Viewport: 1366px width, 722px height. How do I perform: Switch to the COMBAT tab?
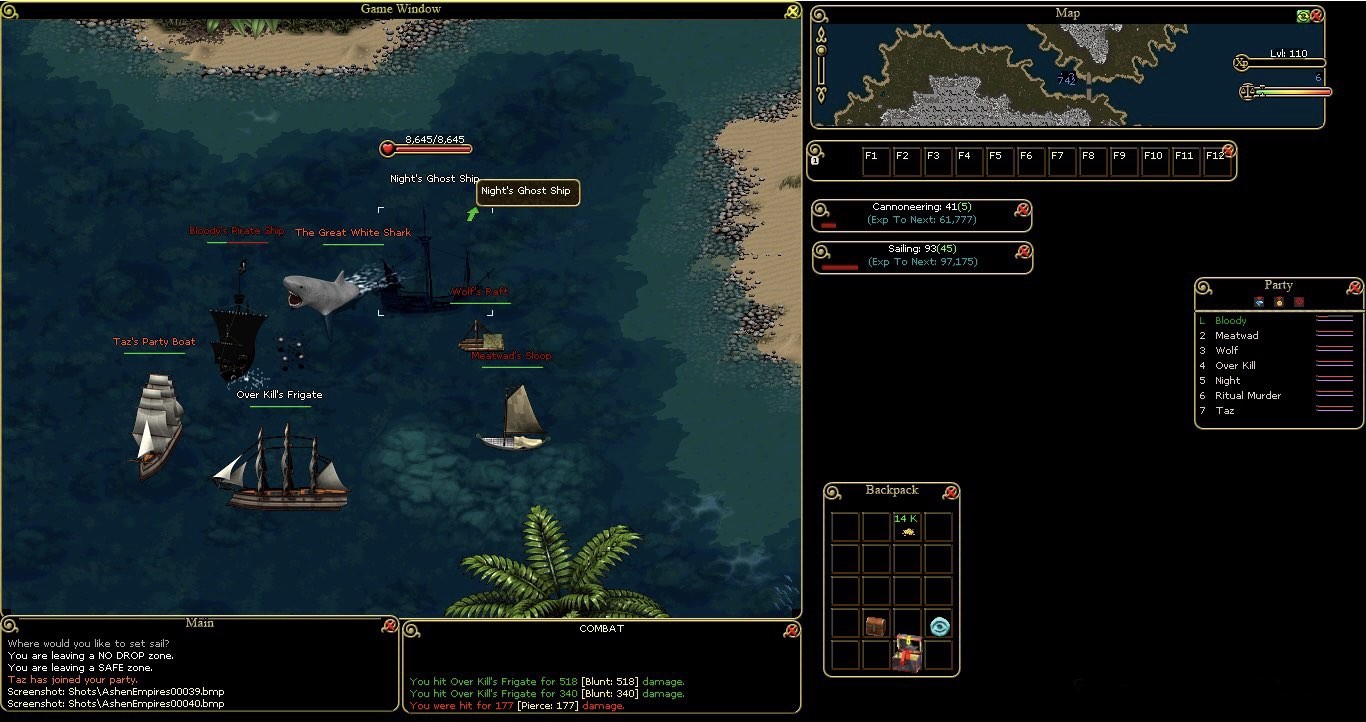point(600,629)
